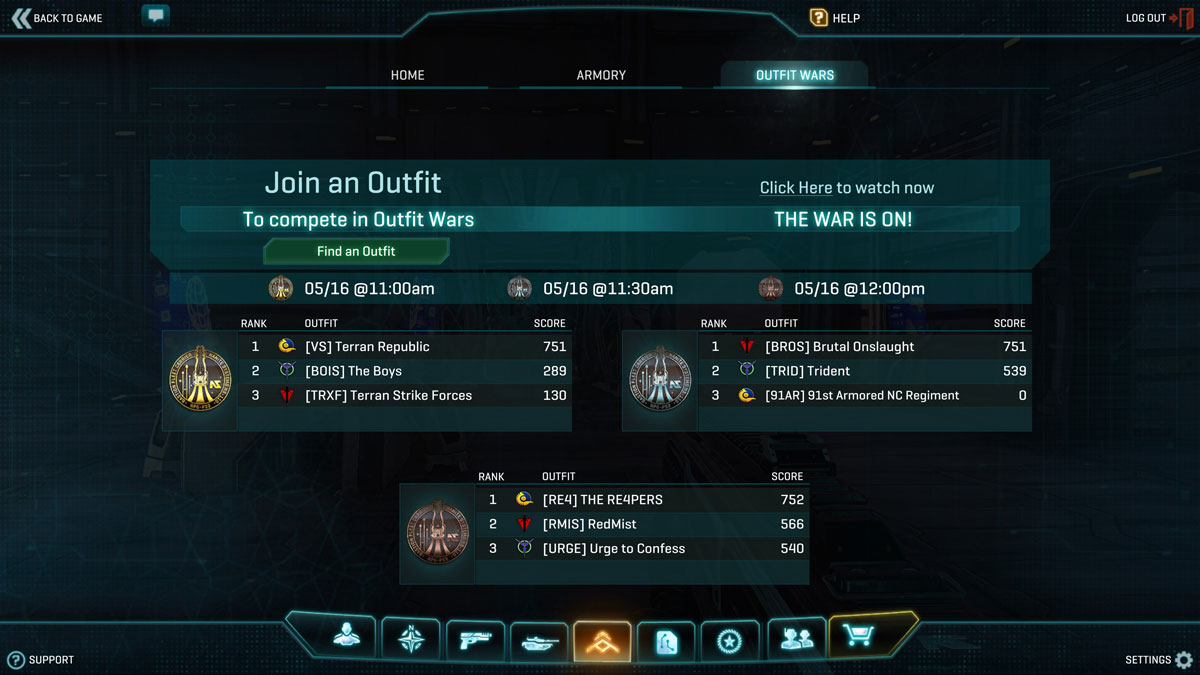Switch to the Home tab
Viewport: 1200px width, 675px height.
pyautogui.click(x=407, y=75)
